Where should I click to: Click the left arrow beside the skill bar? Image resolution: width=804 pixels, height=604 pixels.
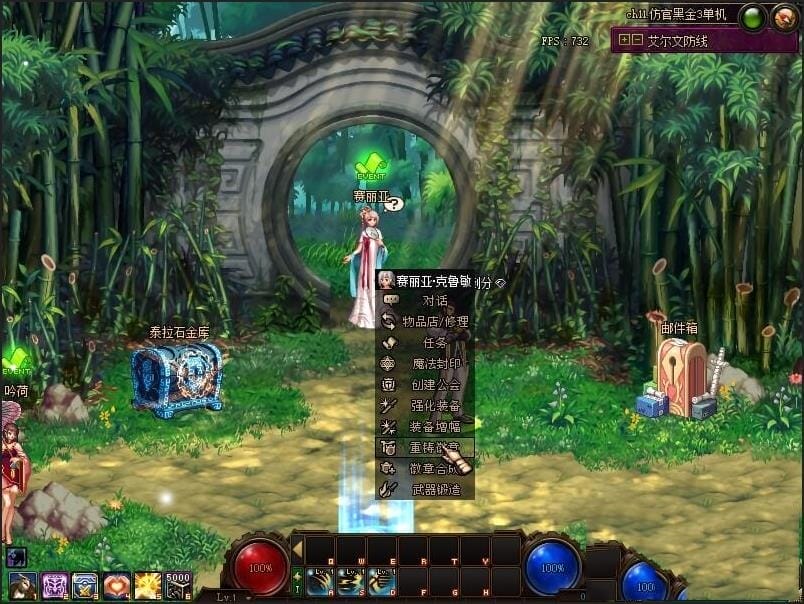[x=297, y=548]
